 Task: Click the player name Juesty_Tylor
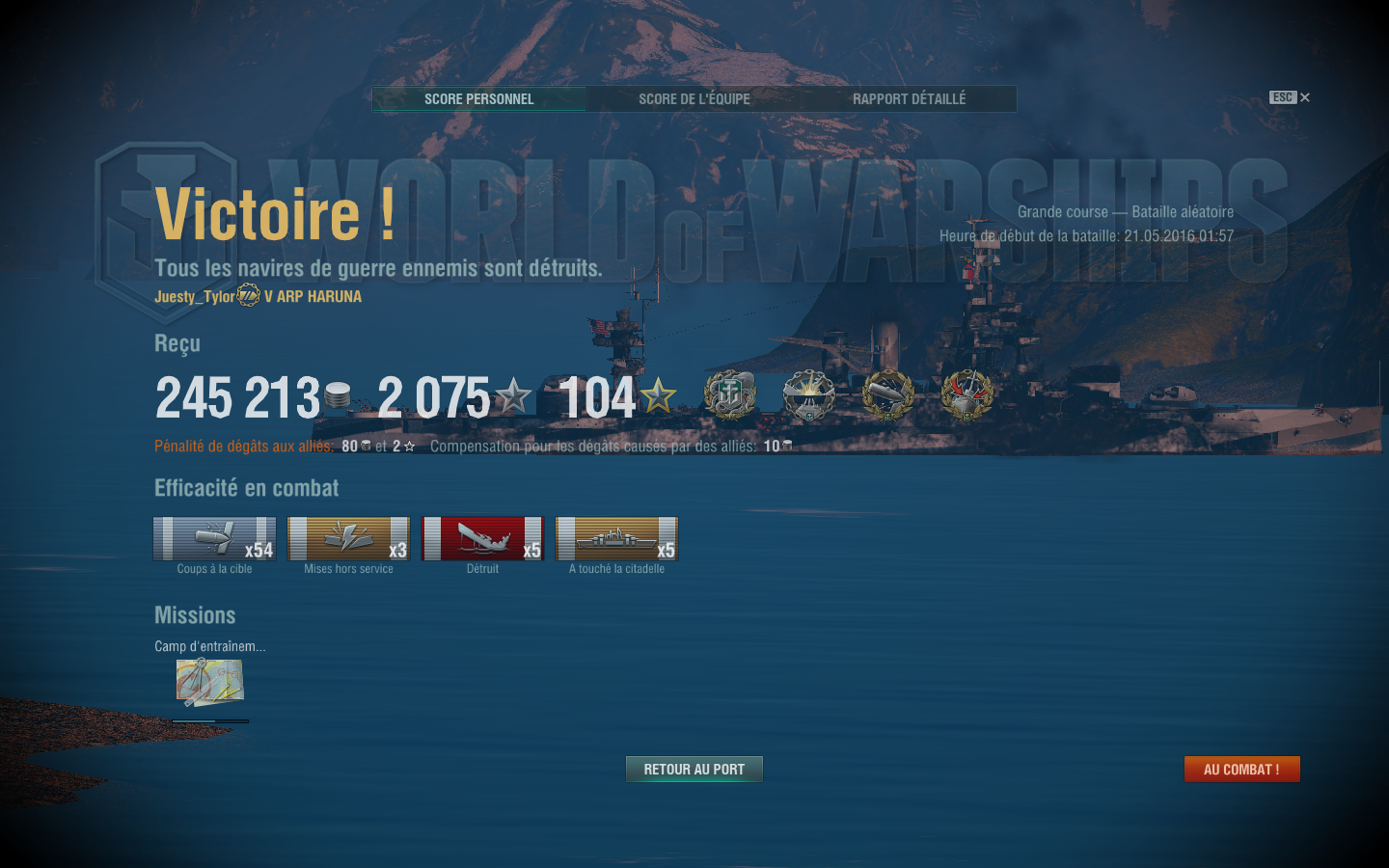194,296
